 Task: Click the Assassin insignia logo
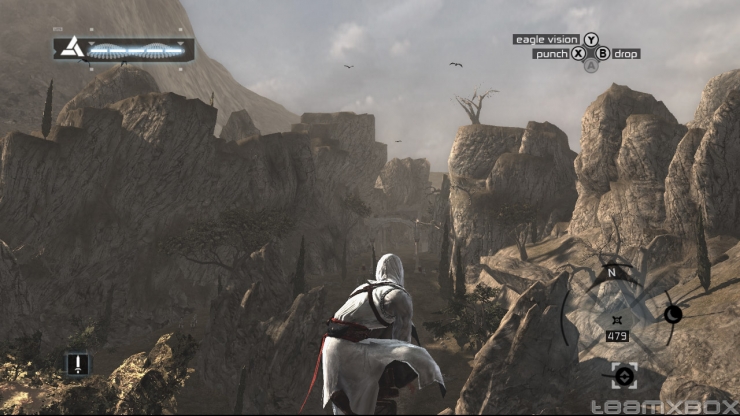[71, 47]
